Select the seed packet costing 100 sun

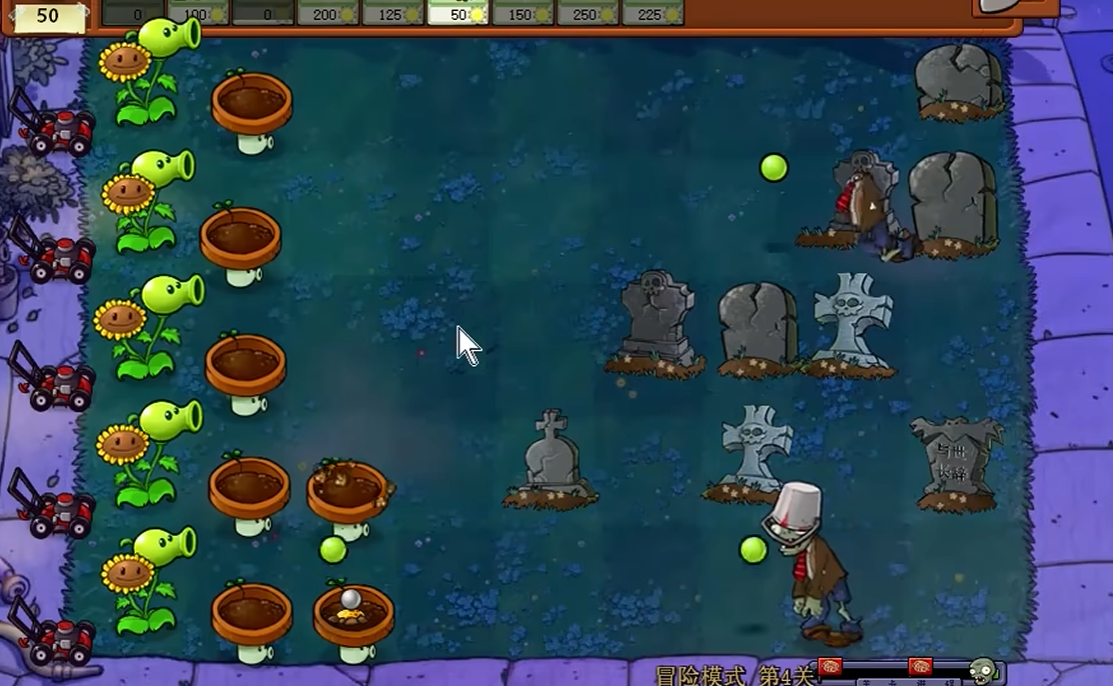198,12
